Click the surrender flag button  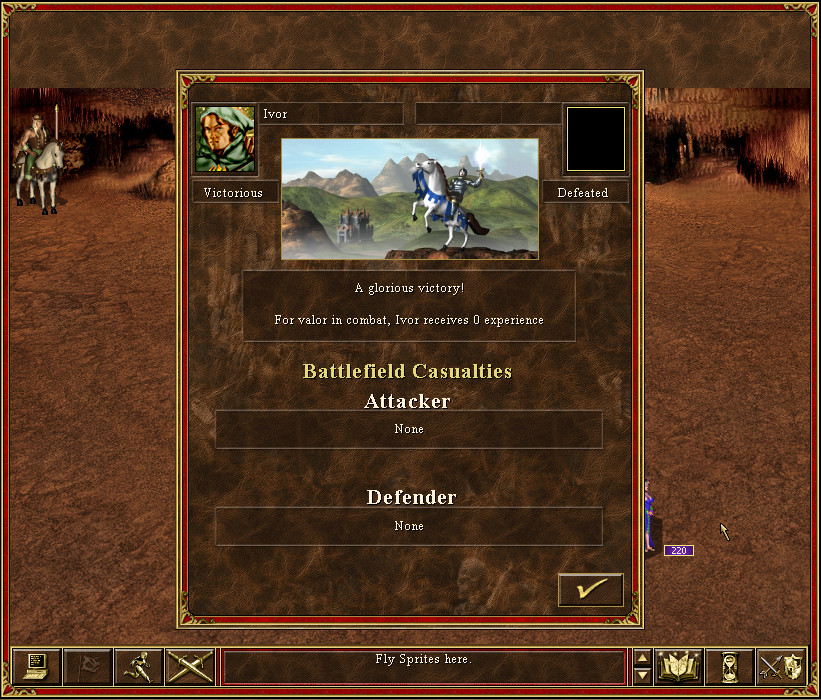click(x=87, y=666)
